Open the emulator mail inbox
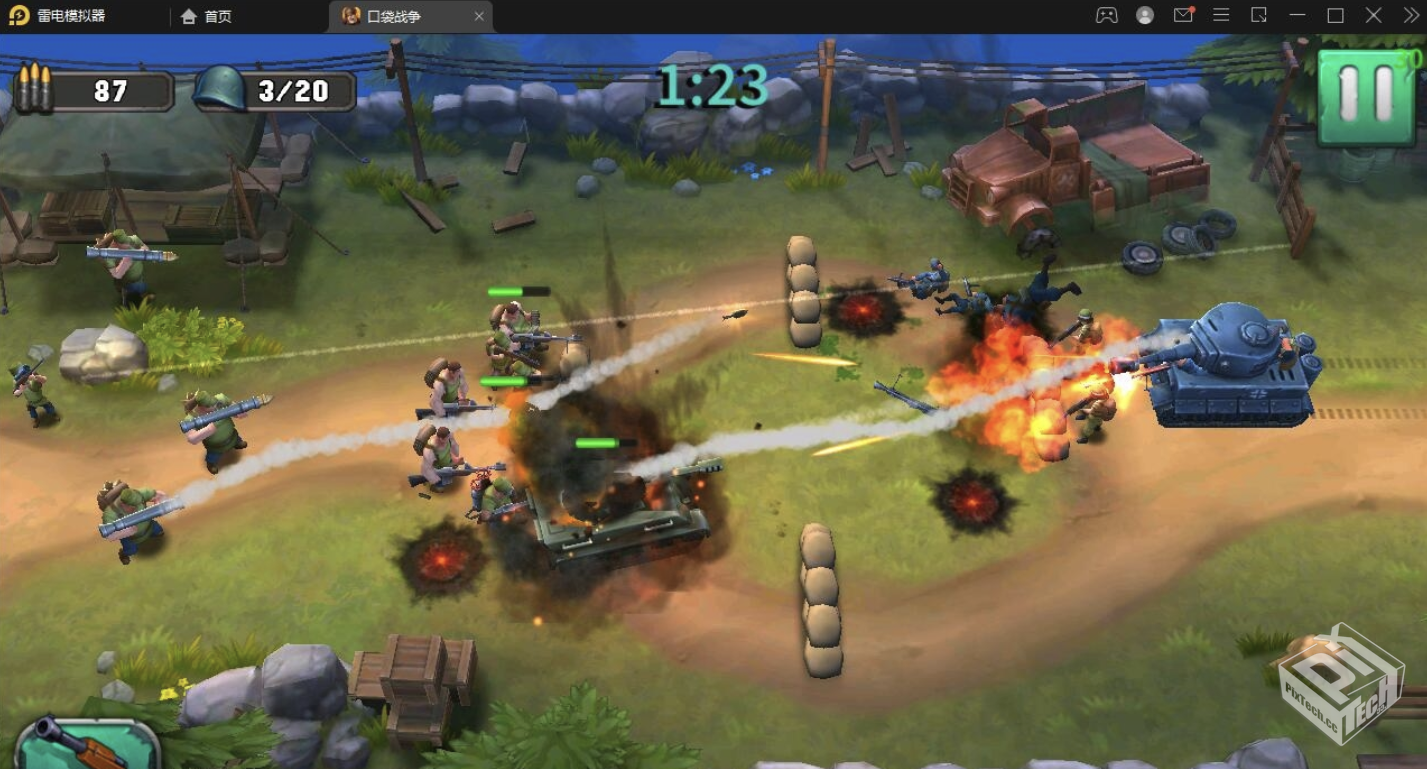 1183,15
